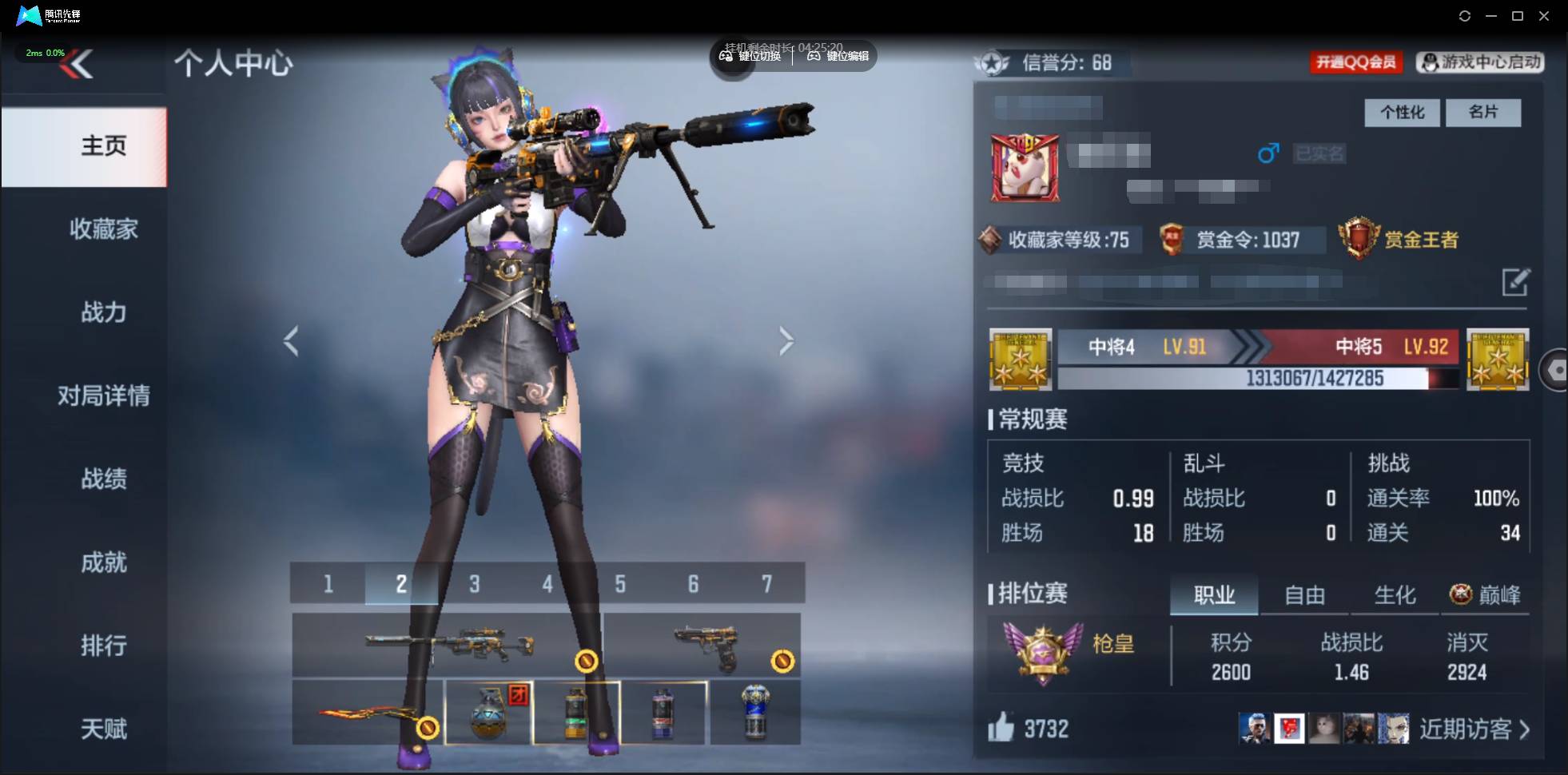Image resolution: width=1568 pixels, height=775 pixels.
Task: Select weapon loadout tab 4
Action: [x=547, y=583]
